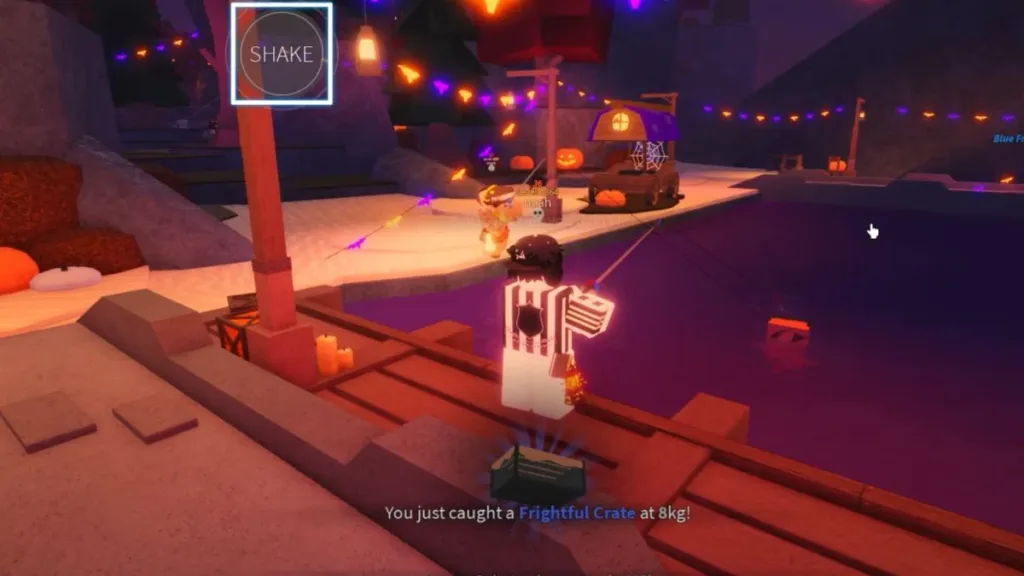Click the SHAKE circle button
1024x576 pixels.
click(x=282, y=54)
